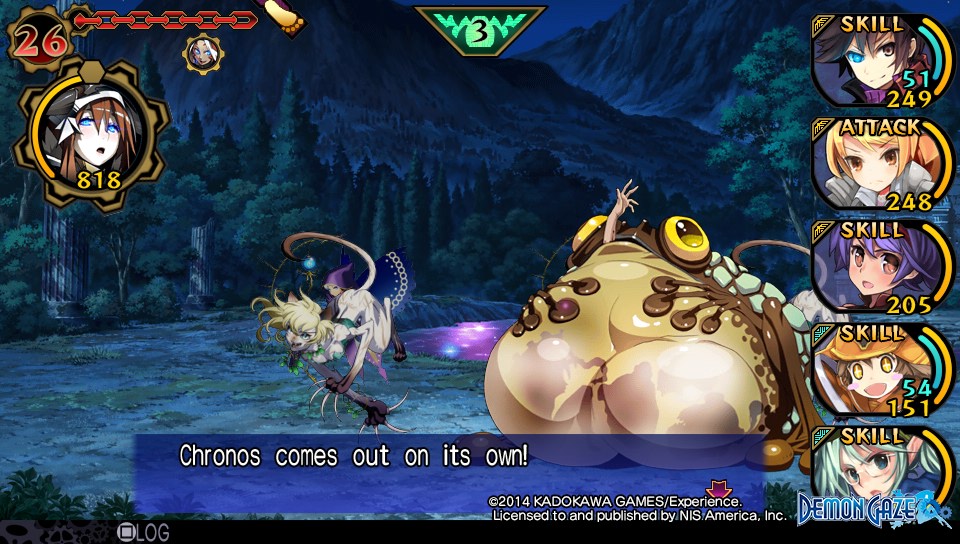This screenshot has height=544, width=960.
Task: Click the green turn counter emblem
Action: tap(480, 30)
